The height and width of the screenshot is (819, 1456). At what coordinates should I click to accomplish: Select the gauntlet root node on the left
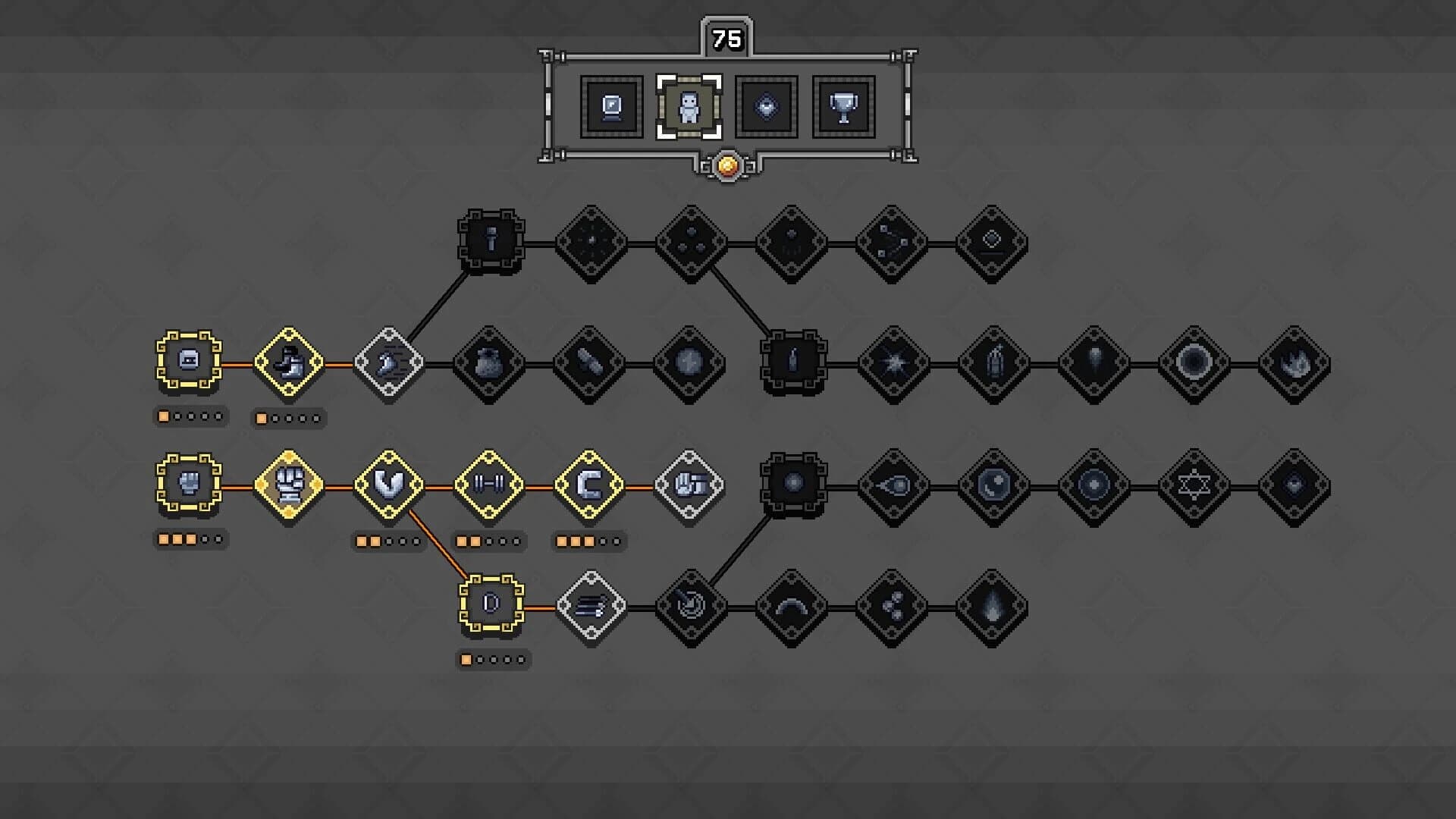(190, 485)
